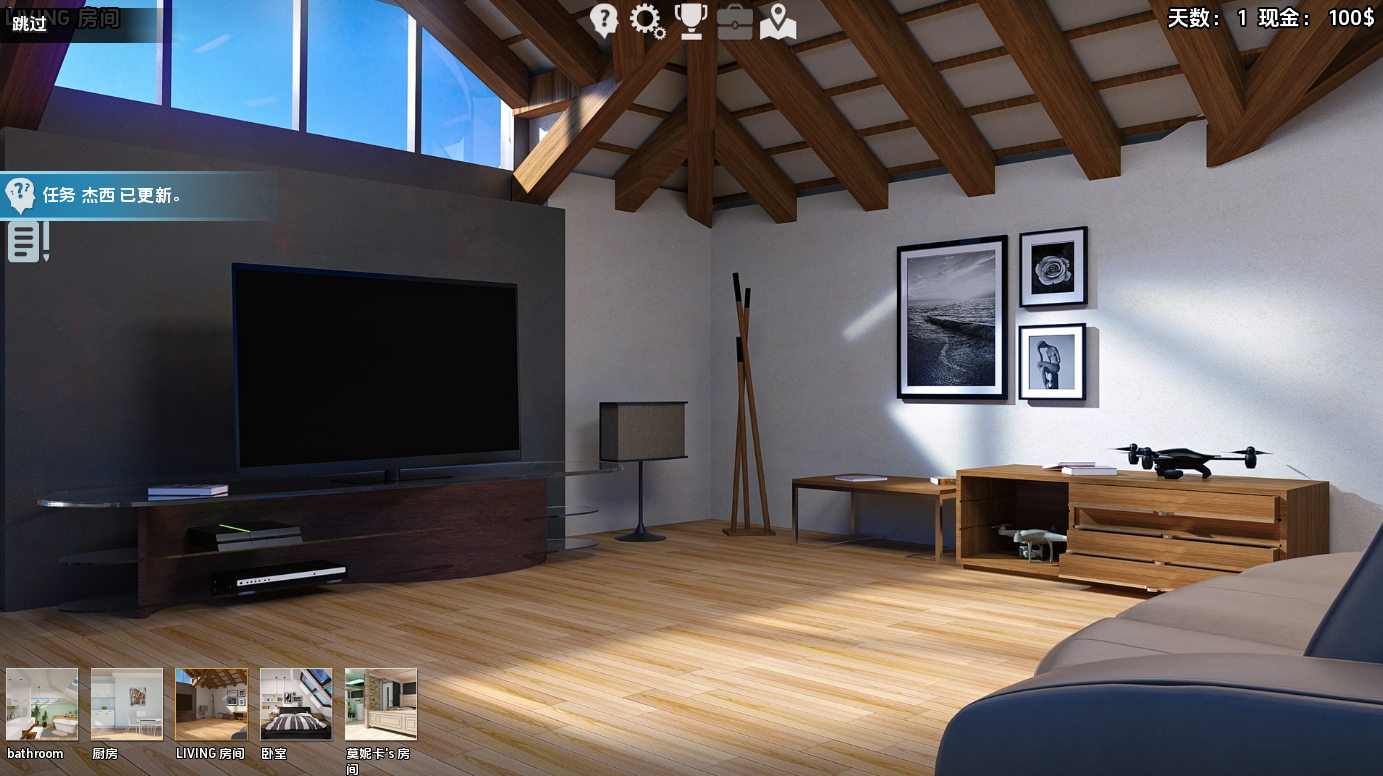The width and height of the screenshot is (1383, 776).
Task: Open the briefcase inventory icon
Action: 735,22
